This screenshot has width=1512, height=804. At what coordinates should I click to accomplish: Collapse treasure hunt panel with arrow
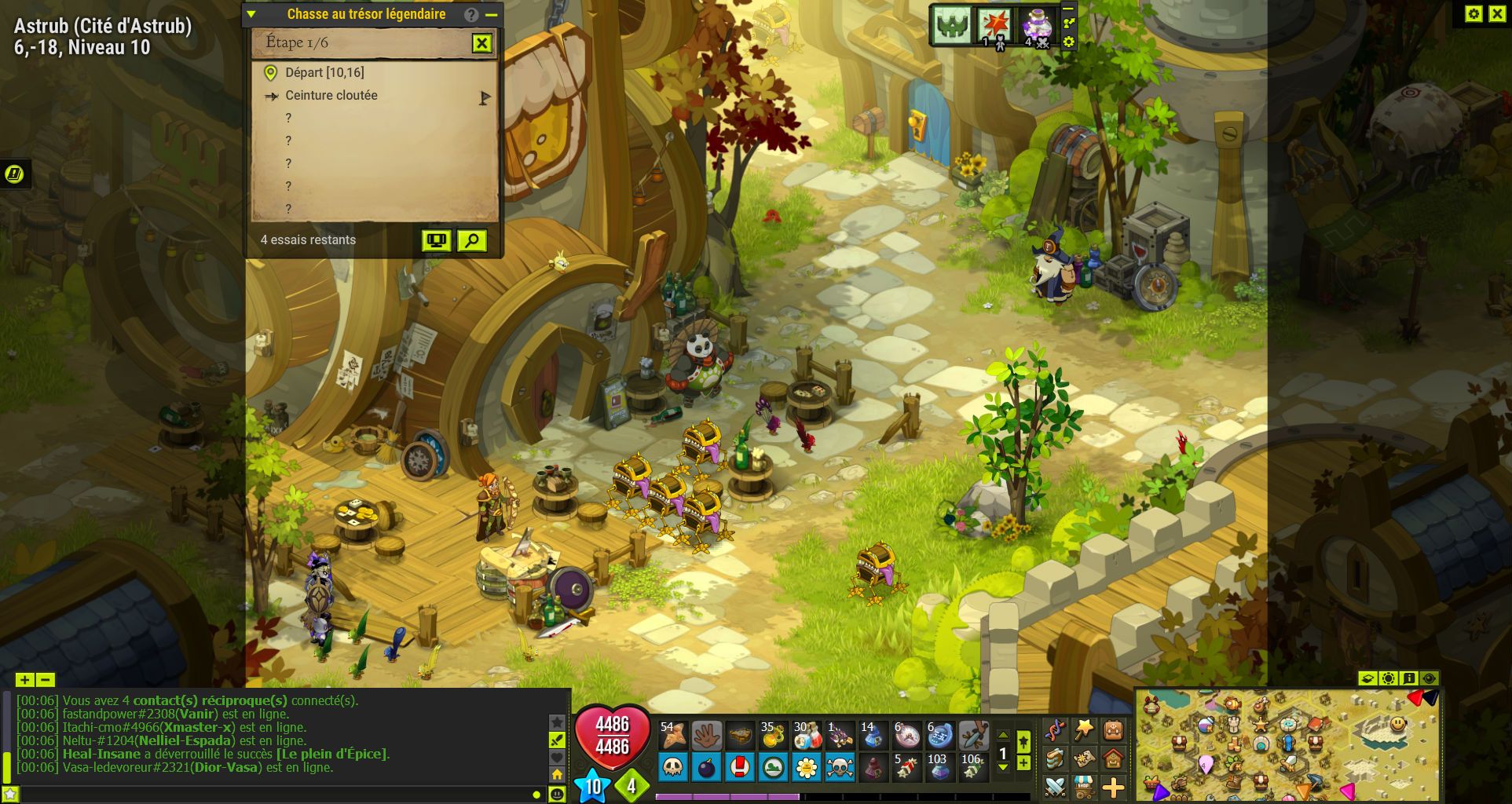click(x=251, y=14)
